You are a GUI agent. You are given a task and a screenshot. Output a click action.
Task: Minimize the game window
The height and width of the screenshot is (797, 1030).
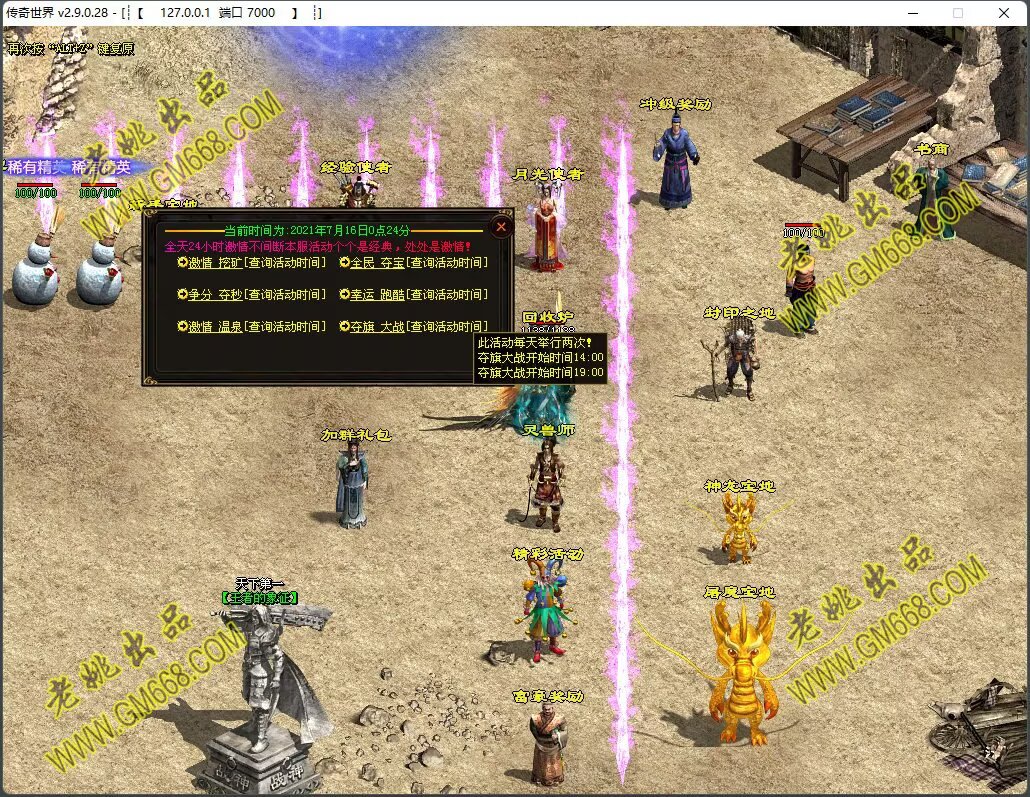pyautogui.click(x=912, y=13)
